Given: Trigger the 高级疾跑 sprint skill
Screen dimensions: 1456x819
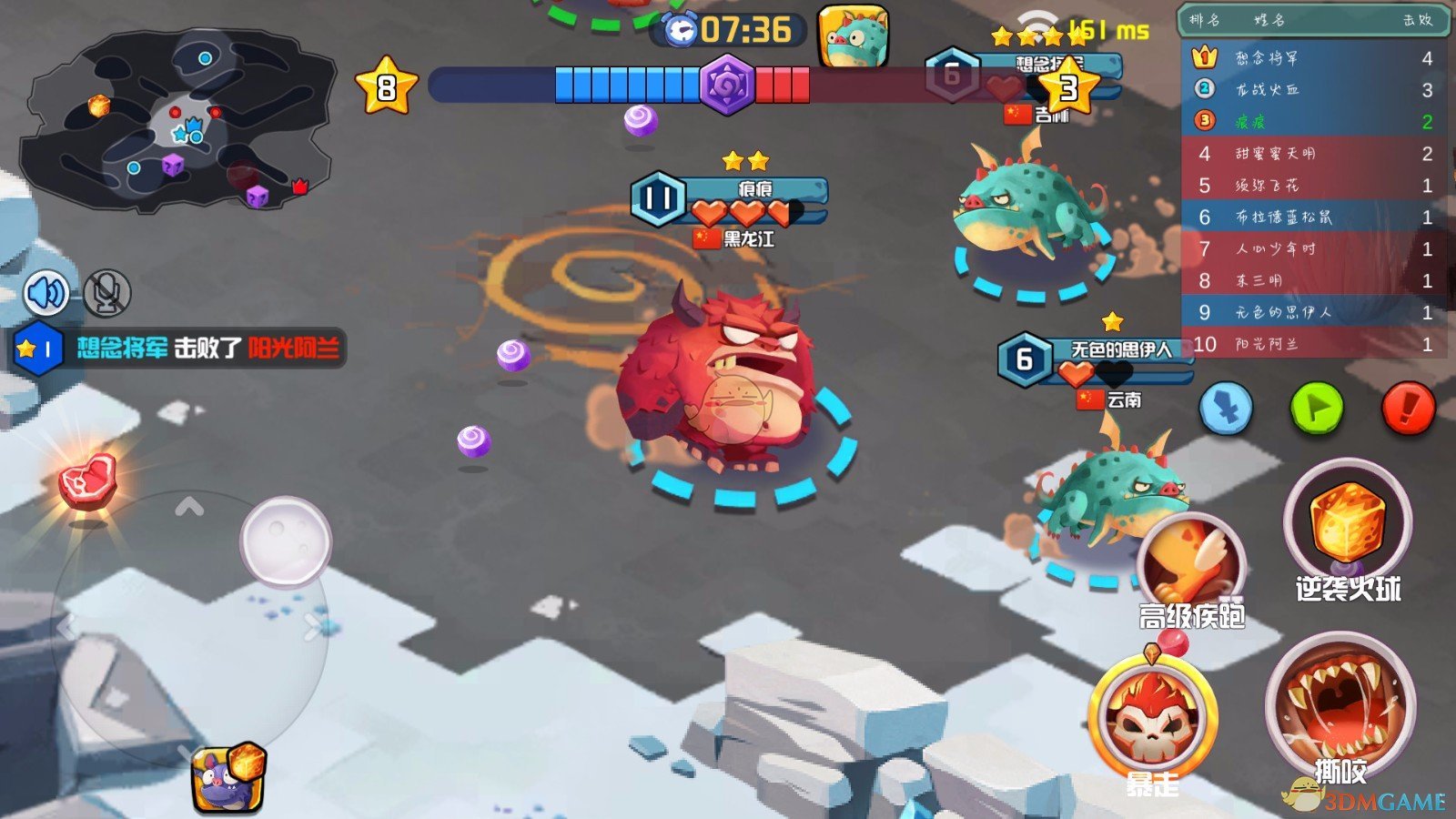Looking at the screenshot, I should coord(1190,562).
